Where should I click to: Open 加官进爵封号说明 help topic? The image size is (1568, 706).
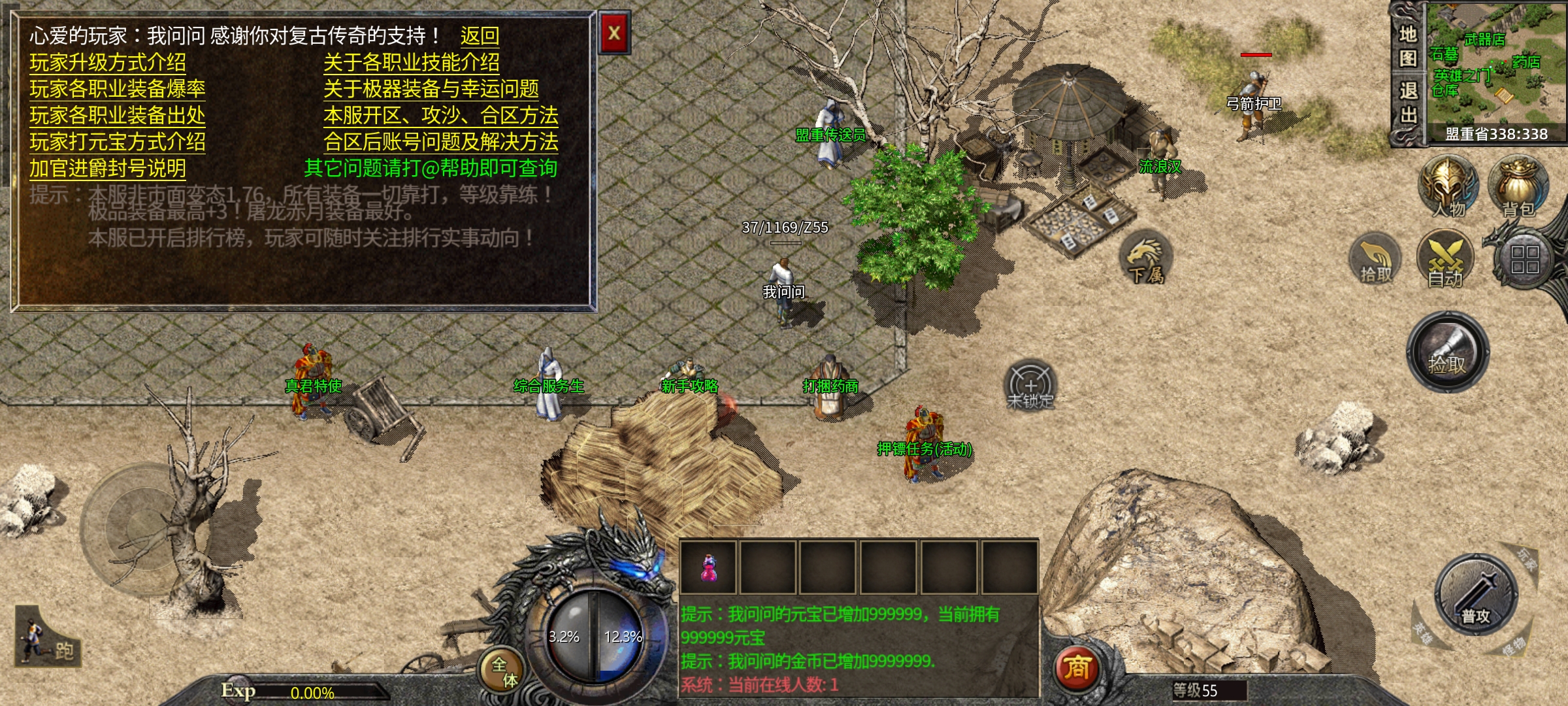(108, 169)
